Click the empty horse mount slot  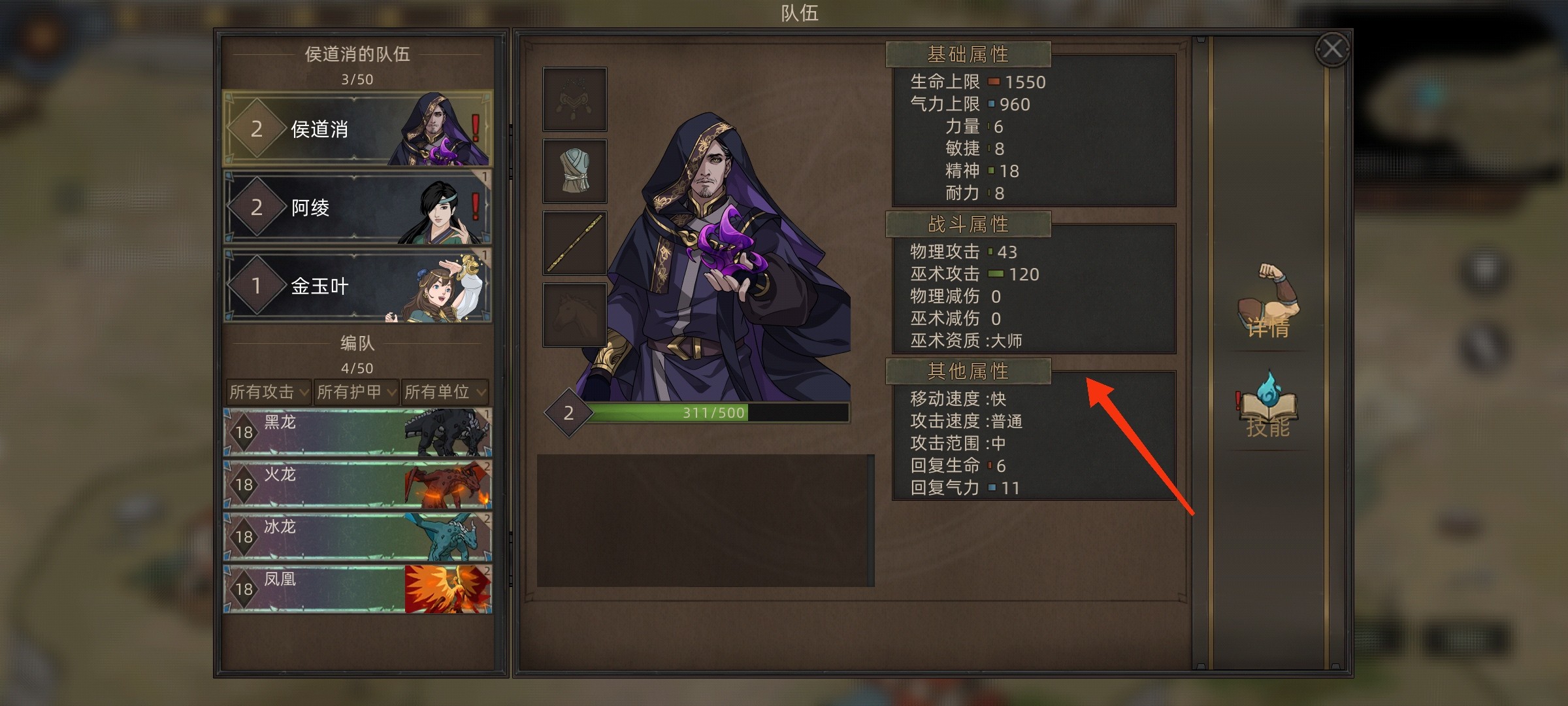(575, 314)
